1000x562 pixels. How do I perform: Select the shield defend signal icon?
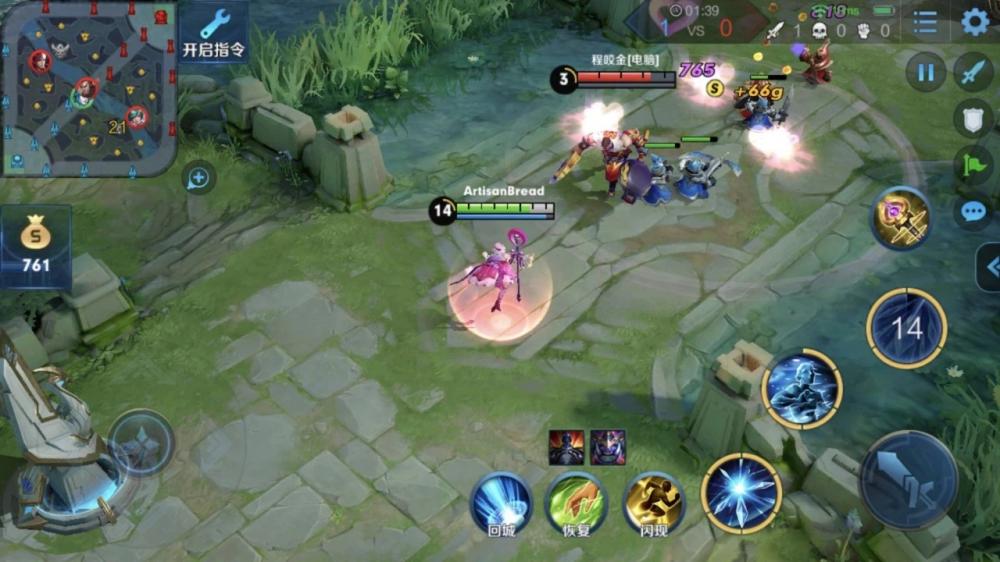point(973,118)
